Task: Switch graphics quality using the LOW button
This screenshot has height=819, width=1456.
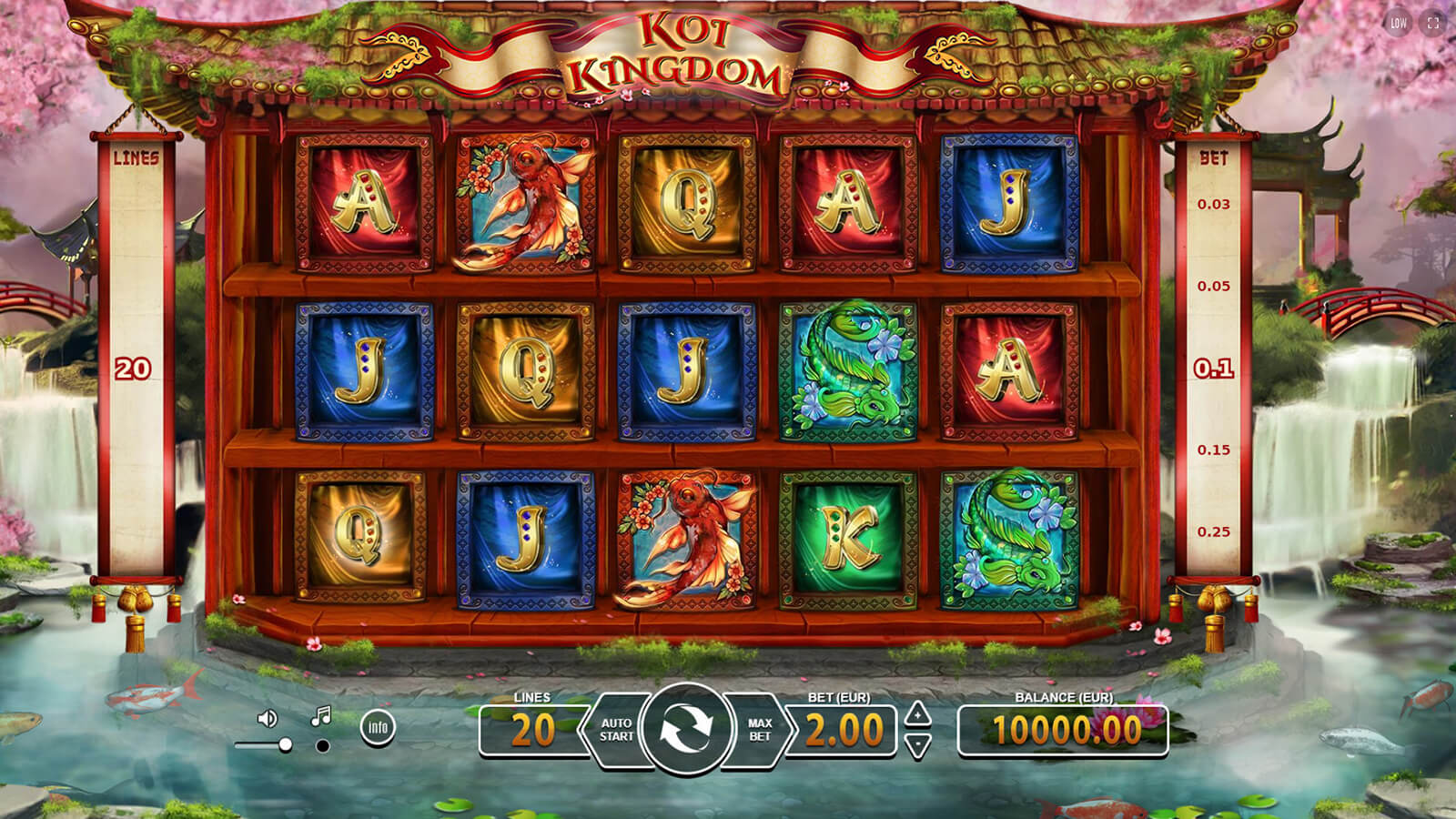Action: click(x=1399, y=24)
